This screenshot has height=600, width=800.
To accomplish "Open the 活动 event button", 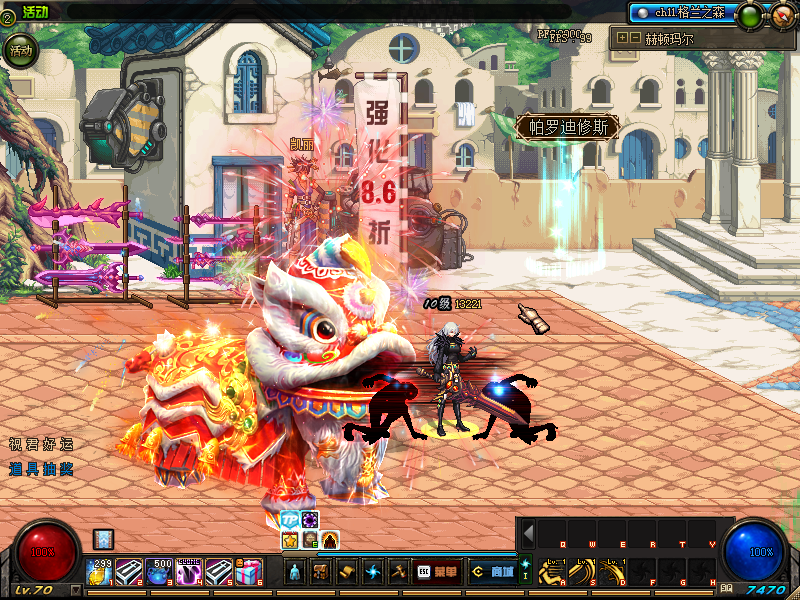I will 20,49.
